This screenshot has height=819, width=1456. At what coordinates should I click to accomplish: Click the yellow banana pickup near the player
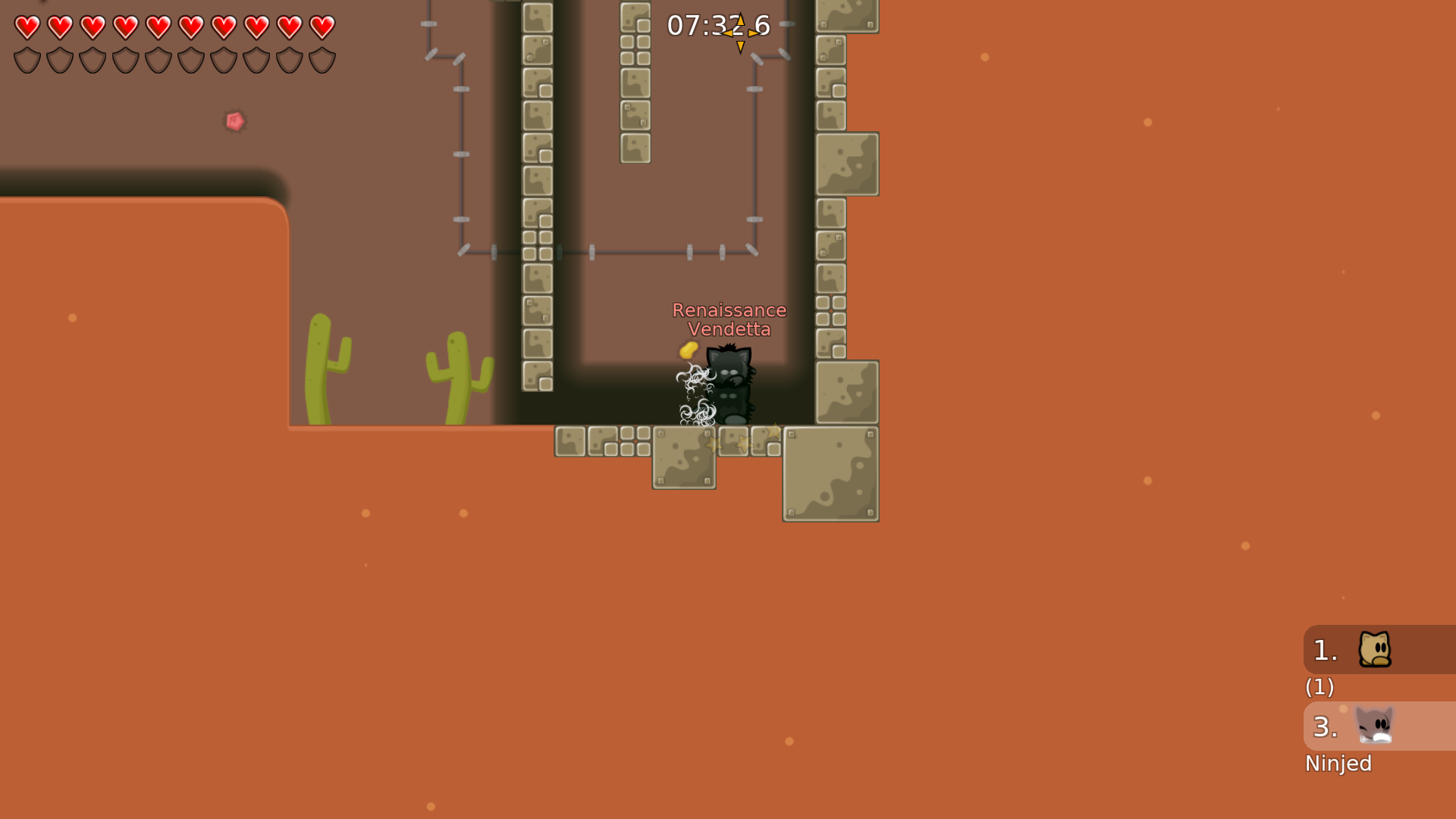coord(687,351)
